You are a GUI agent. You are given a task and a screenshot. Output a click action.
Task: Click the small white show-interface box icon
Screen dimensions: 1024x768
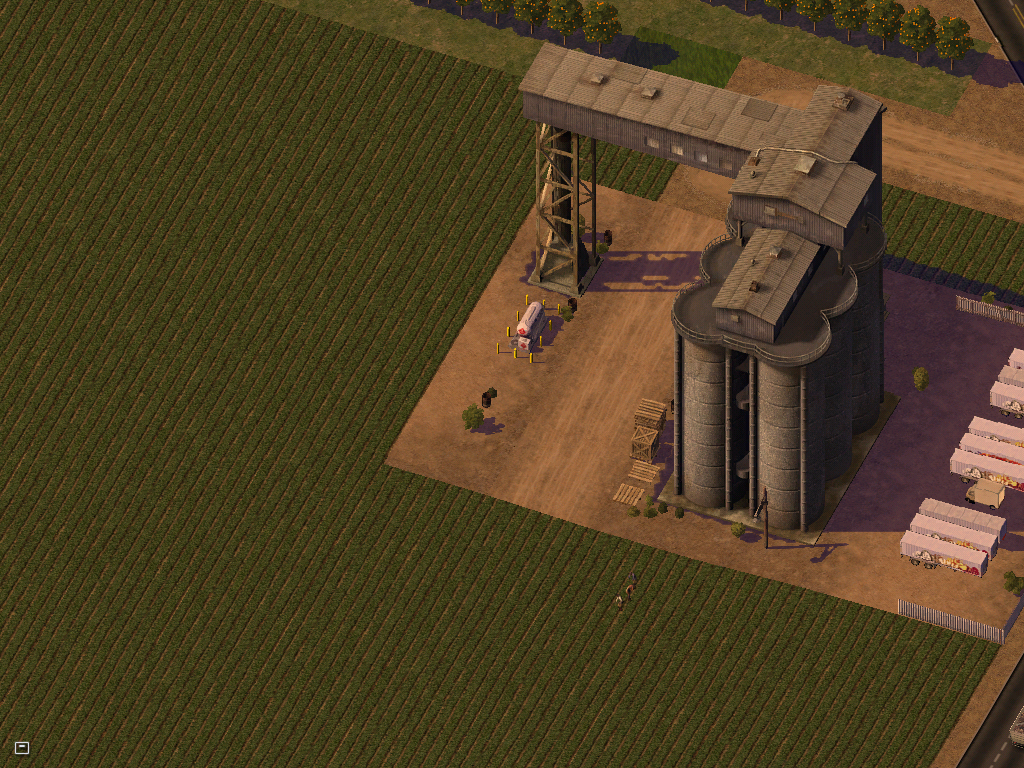click(x=22, y=747)
